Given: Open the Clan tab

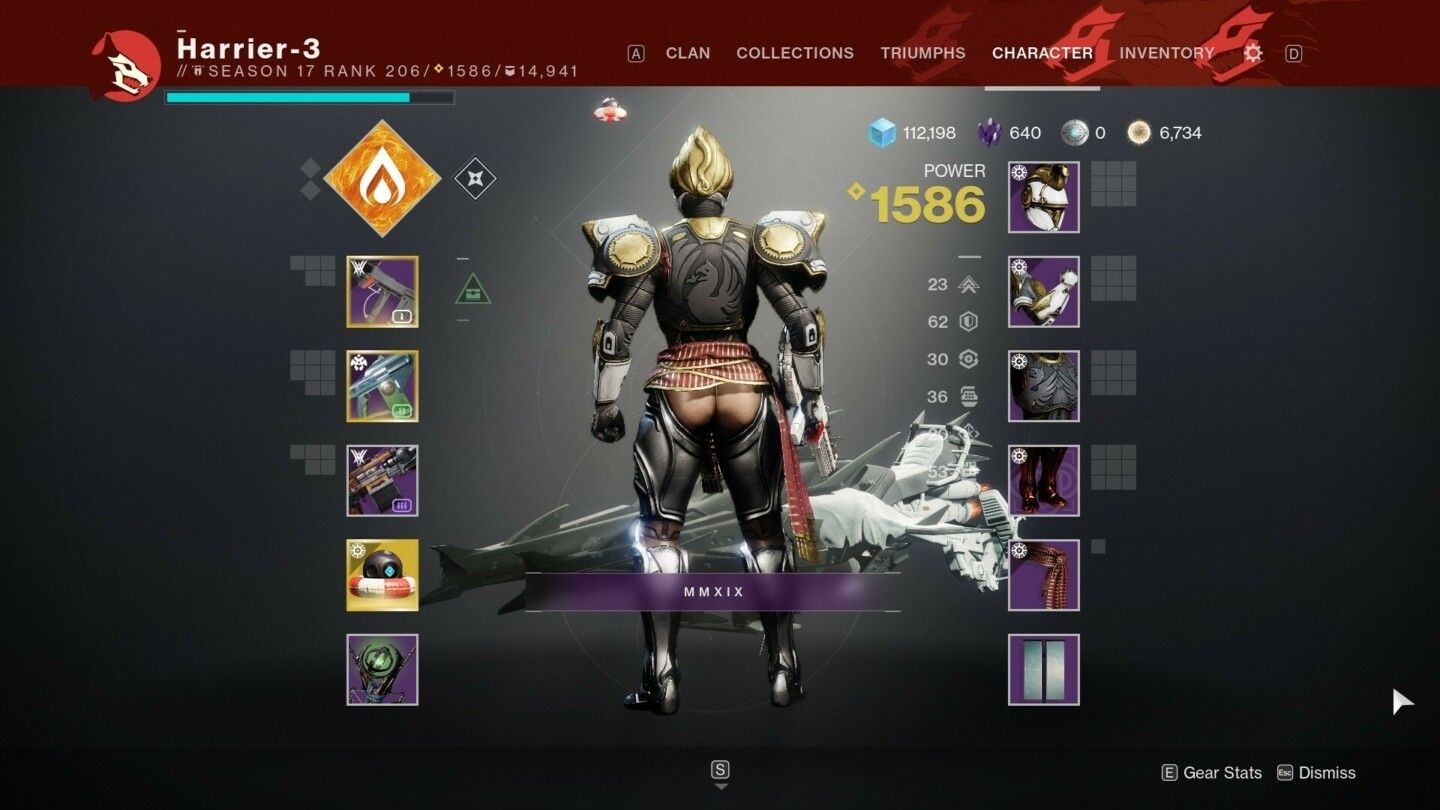Looking at the screenshot, I should (x=688, y=53).
